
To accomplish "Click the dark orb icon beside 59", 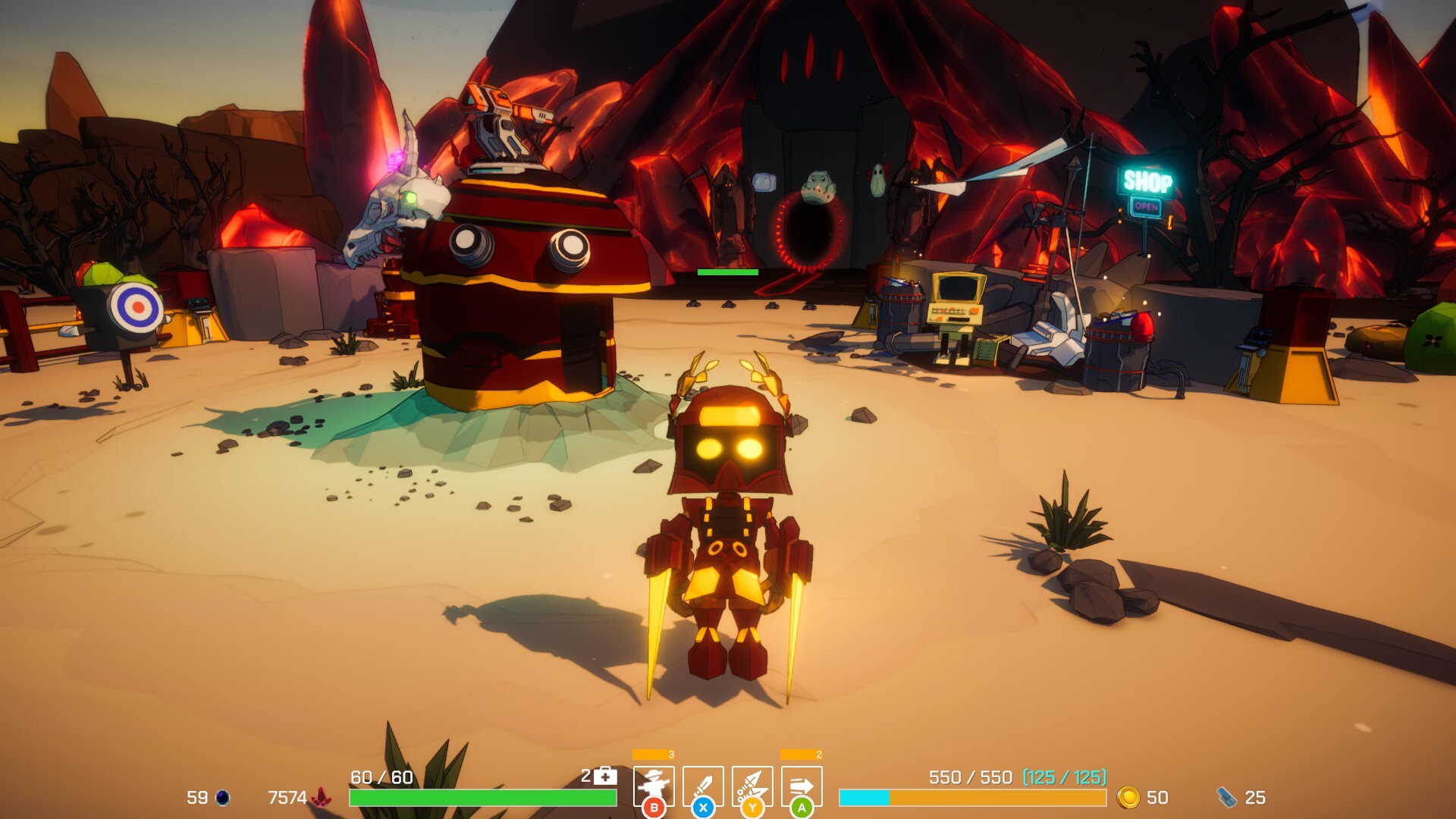I will pyautogui.click(x=224, y=798).
